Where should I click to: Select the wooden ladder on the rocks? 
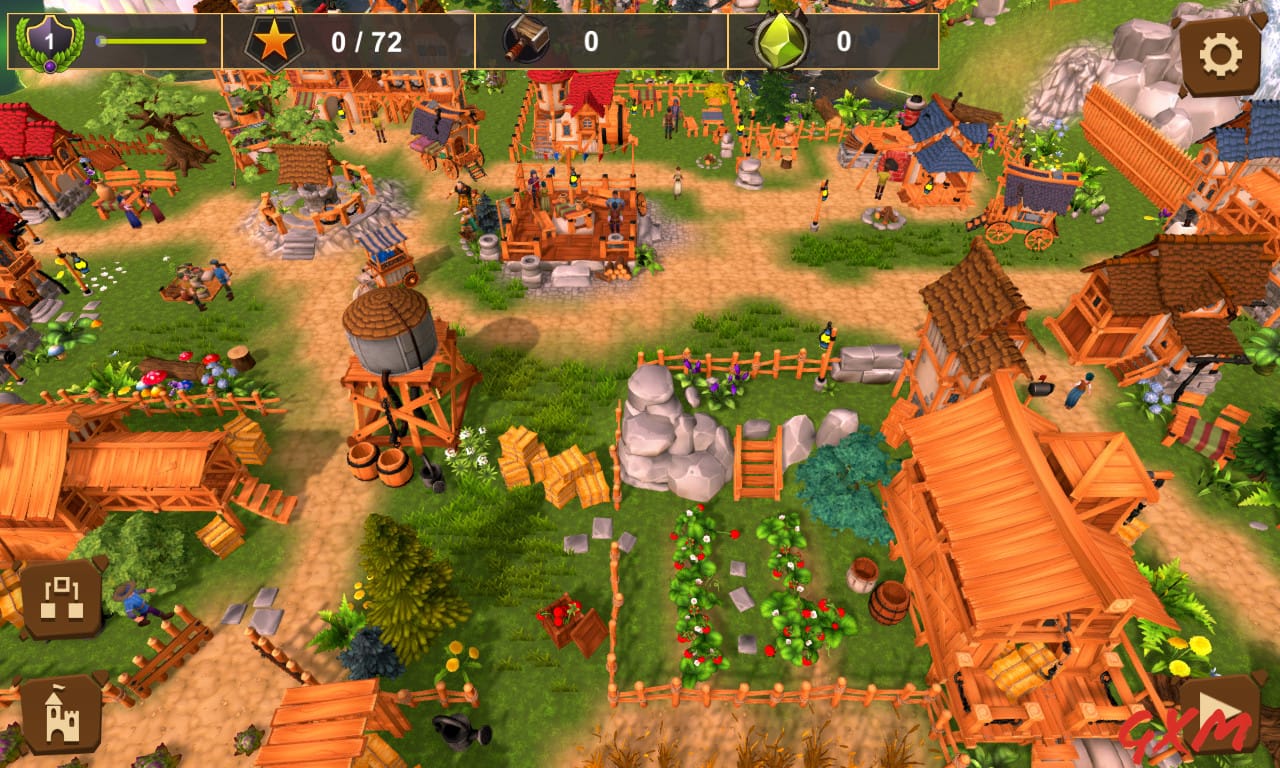click(758, 462)
